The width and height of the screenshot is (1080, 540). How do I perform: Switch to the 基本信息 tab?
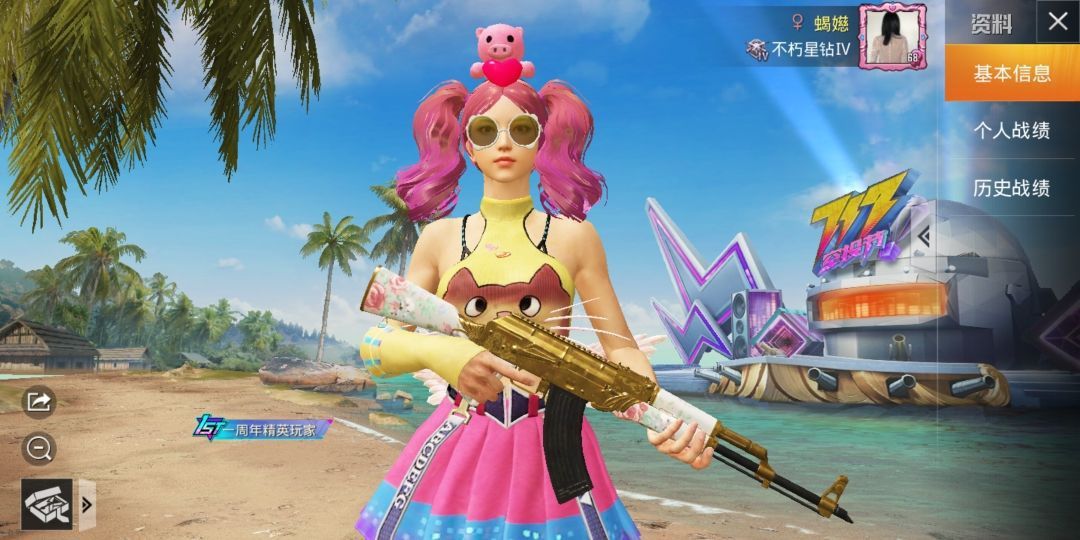click(x=1011, y=73)
